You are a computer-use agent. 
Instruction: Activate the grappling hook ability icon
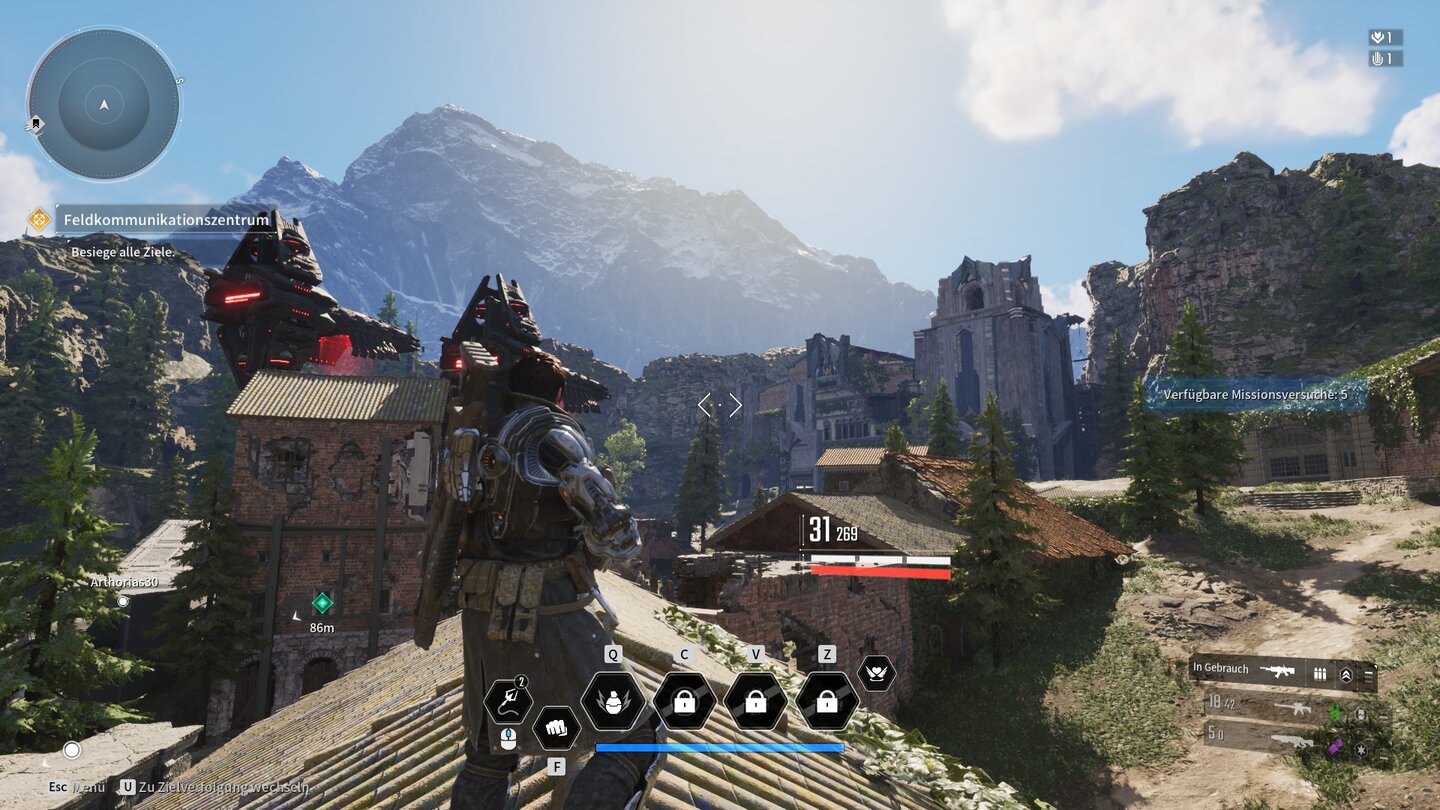tap(507, 701)
